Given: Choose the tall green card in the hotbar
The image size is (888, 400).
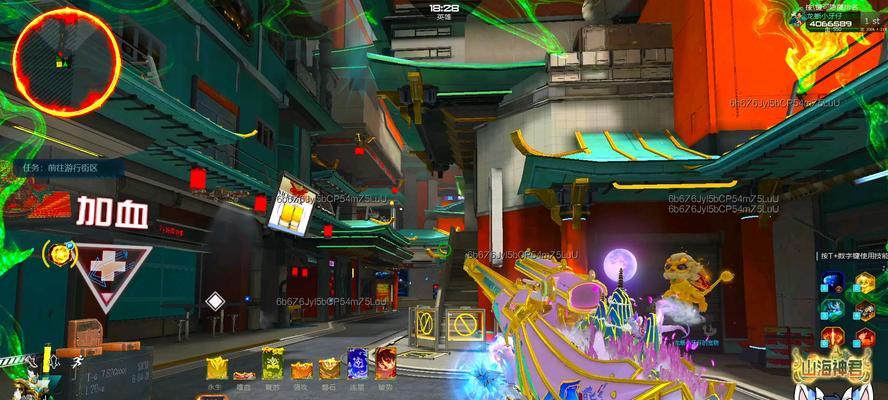Looking at the screenshot, I should pyautogui.click(x=271, y=364).
